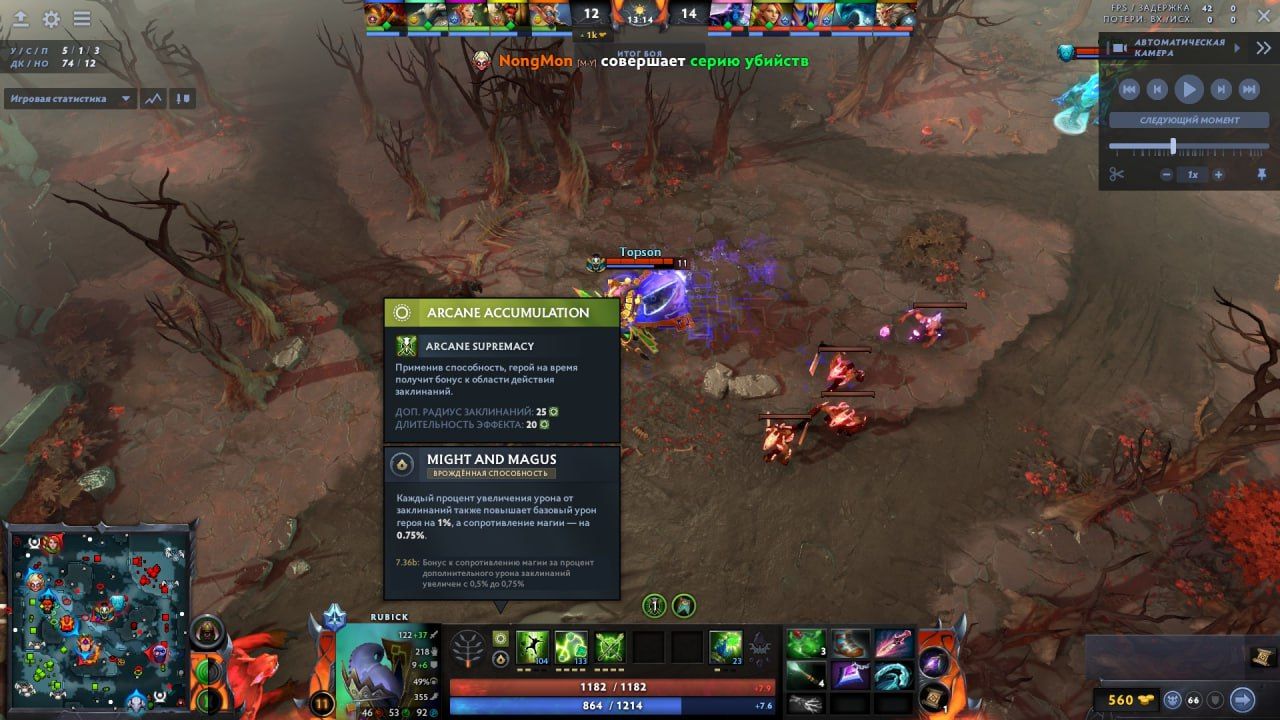1280x720 pixels.
Task: Collapse the replay panel with the double arrow
Action: click(x=1264, y=47)
